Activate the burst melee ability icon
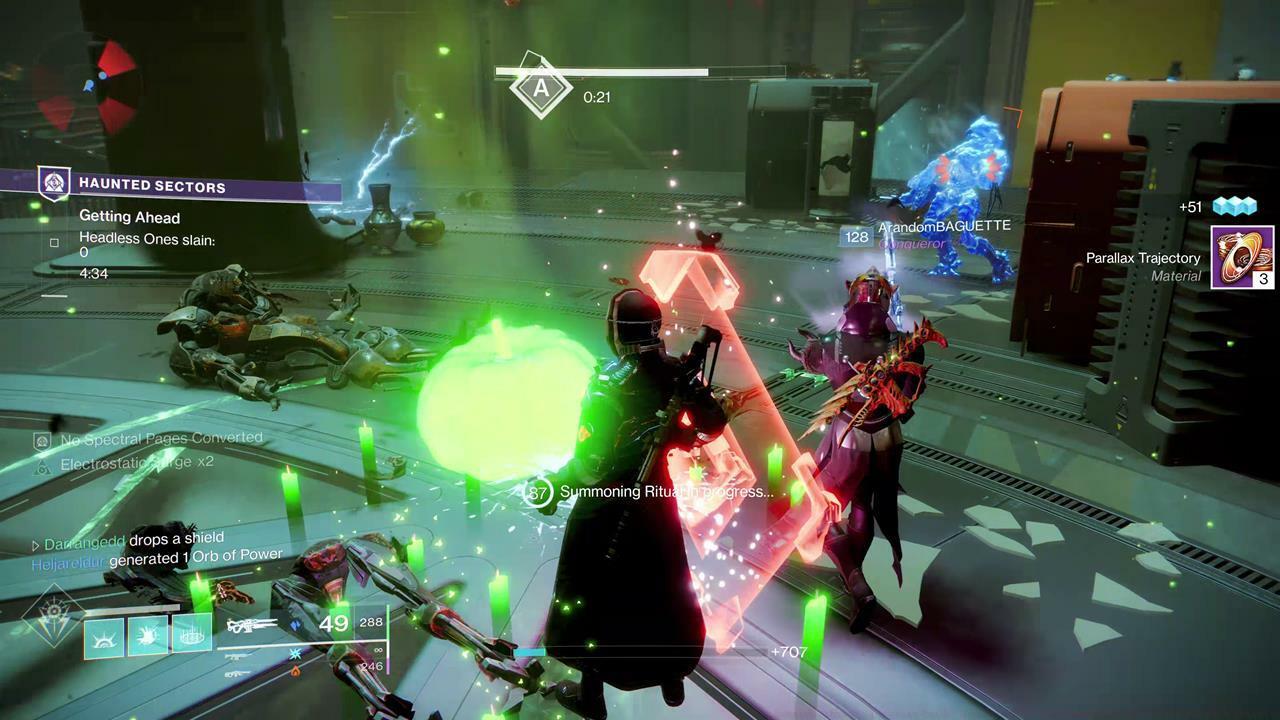 [x=148, y=635]
